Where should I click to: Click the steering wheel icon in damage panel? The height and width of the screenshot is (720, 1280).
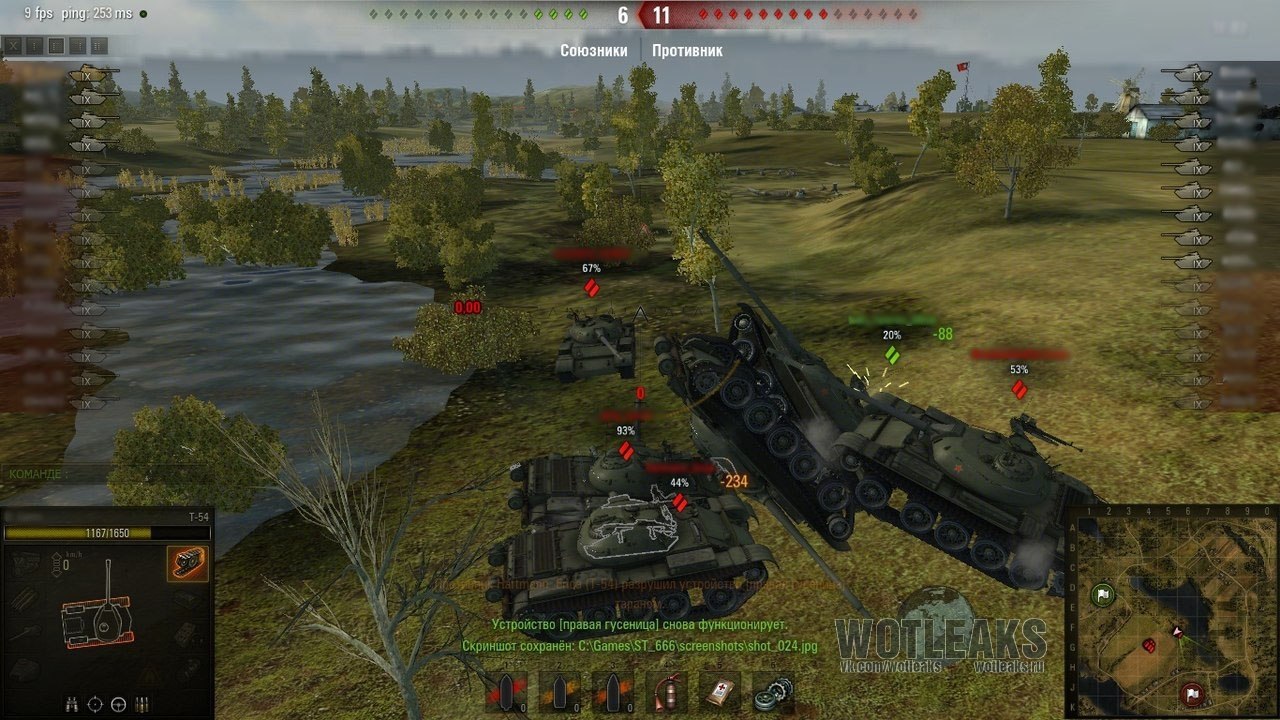pos(119,703)
